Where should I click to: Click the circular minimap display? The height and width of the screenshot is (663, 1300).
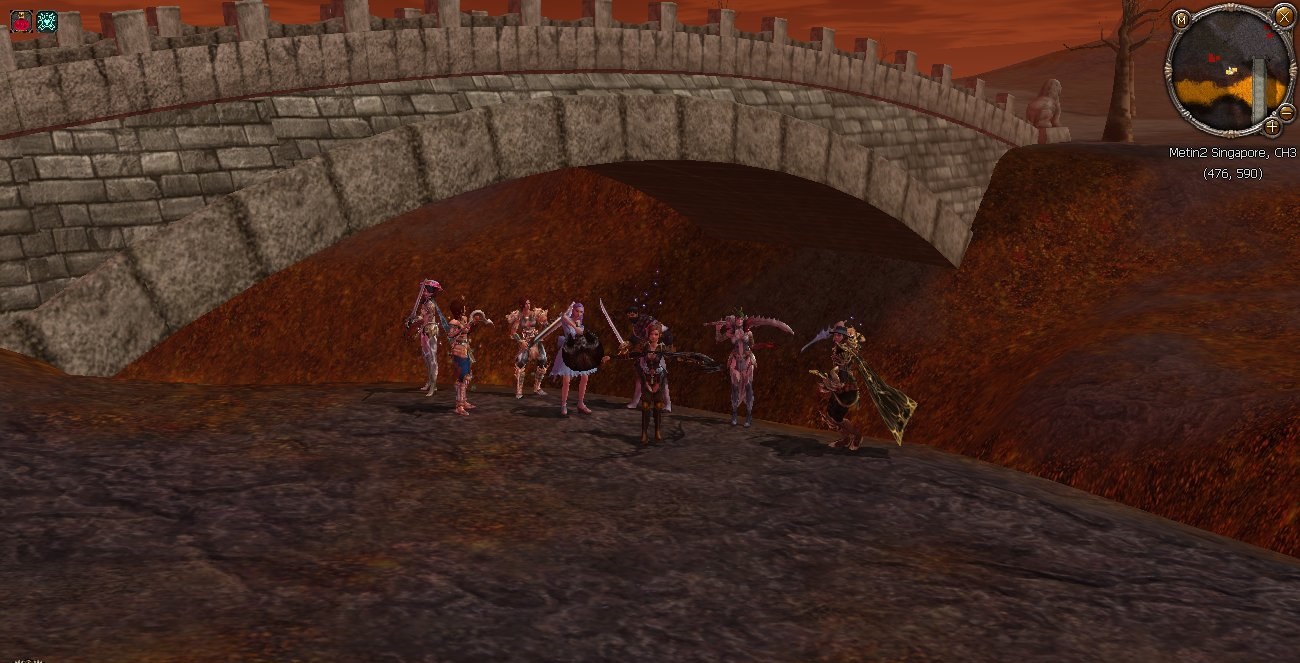click(1226, 76)
